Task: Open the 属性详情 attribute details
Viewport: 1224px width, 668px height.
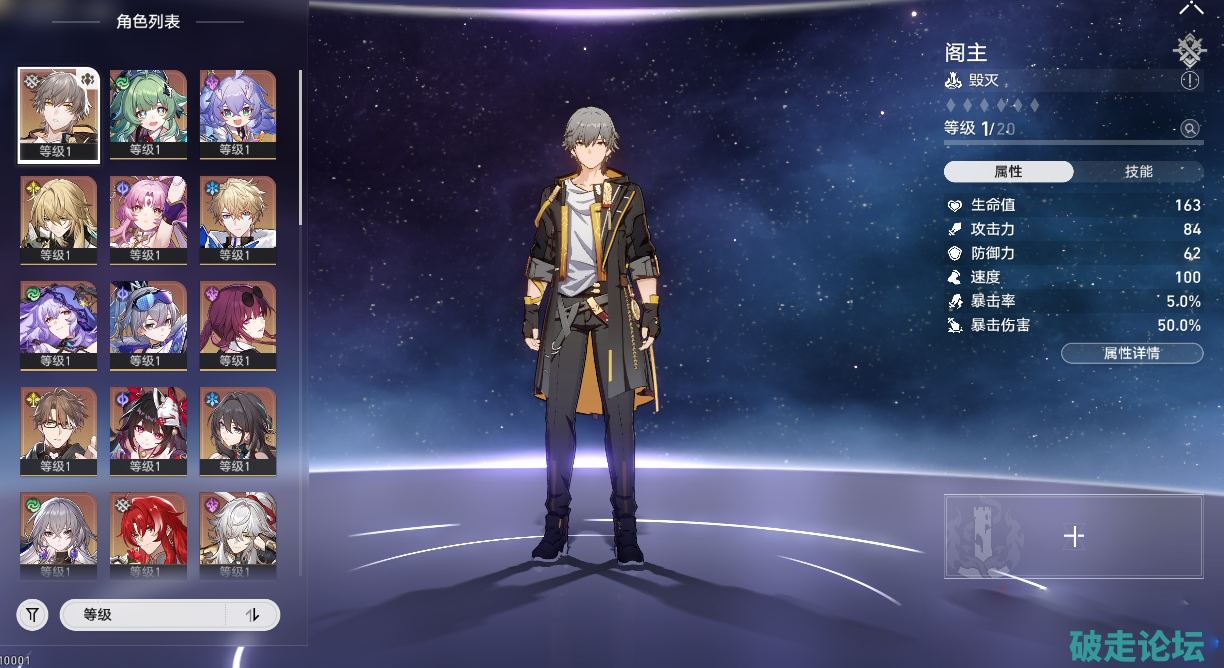Action: tap(1131, 353)
